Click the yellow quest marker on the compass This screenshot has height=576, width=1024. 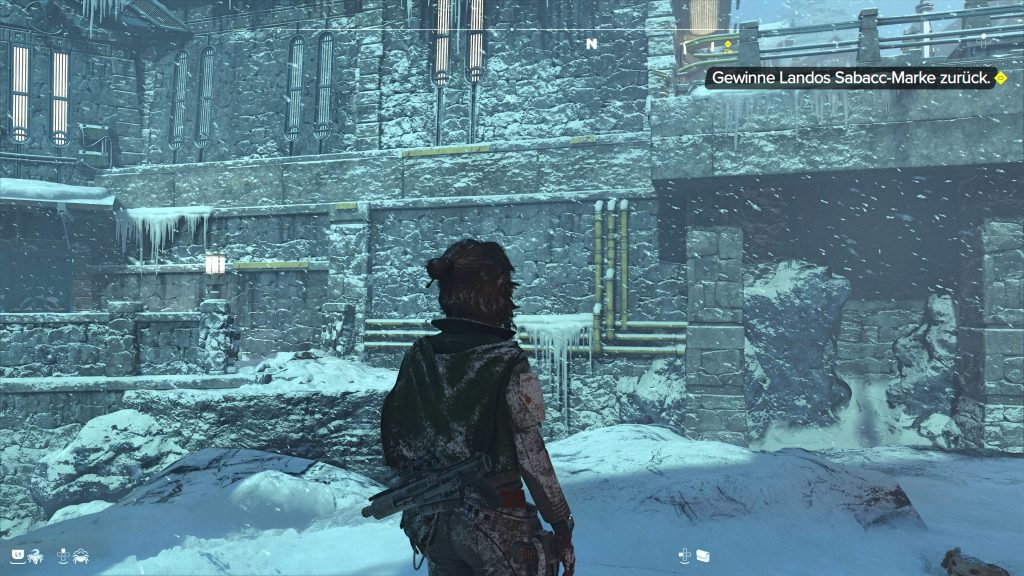[728, 44]
